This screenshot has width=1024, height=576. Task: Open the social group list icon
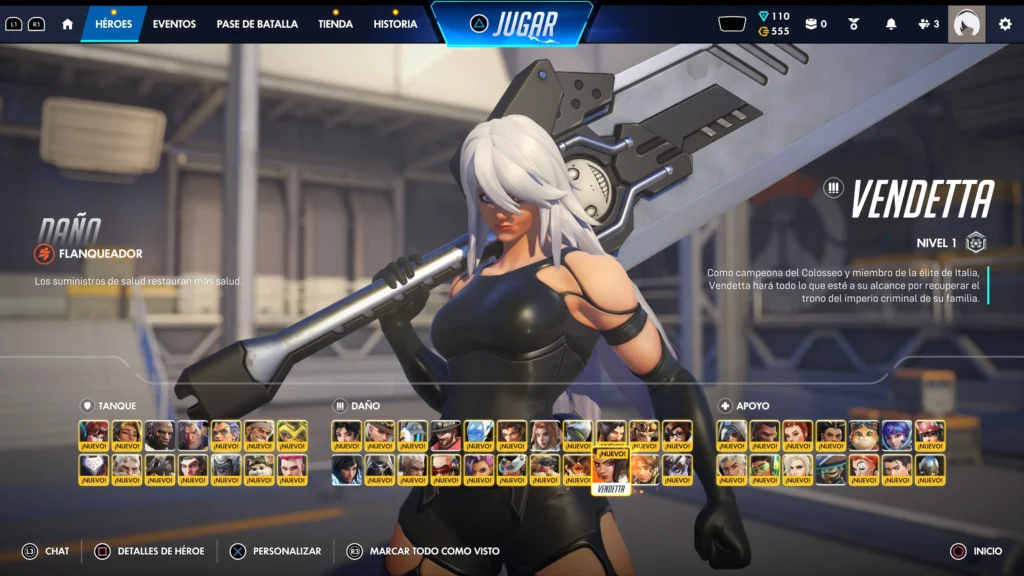pos(928,24)
